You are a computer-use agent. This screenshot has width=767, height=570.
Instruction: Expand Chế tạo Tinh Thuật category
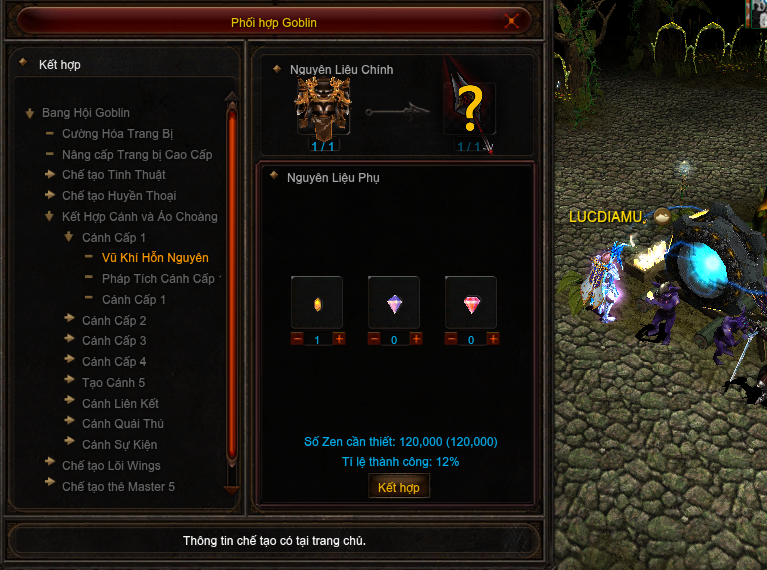113,175
